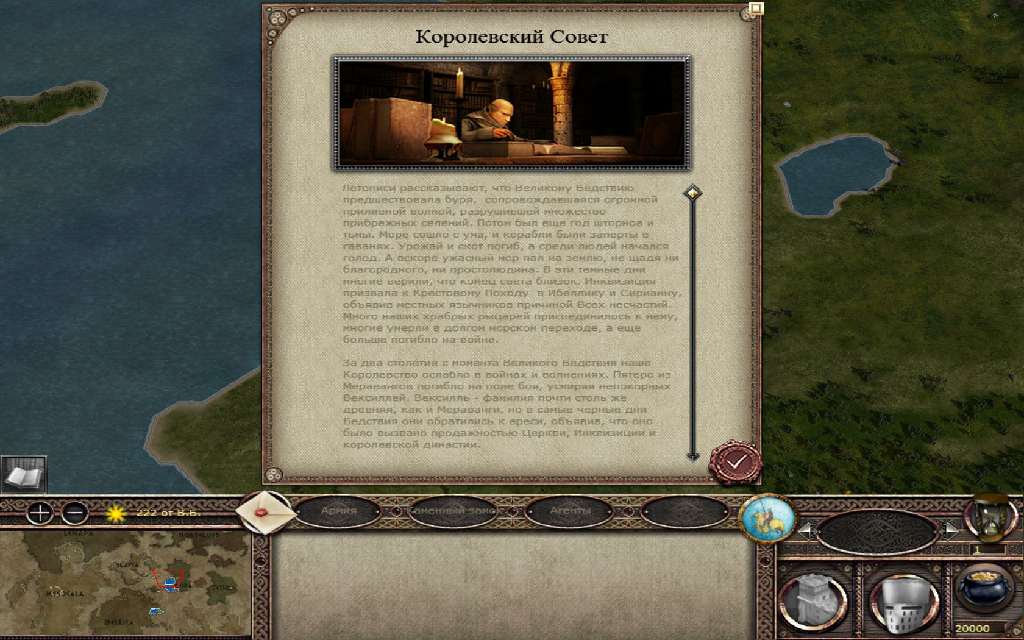Switch to the Агенты tab
Image resolution: width=1024 pixels, height=640 pixels.
click(x=569, y=512)
